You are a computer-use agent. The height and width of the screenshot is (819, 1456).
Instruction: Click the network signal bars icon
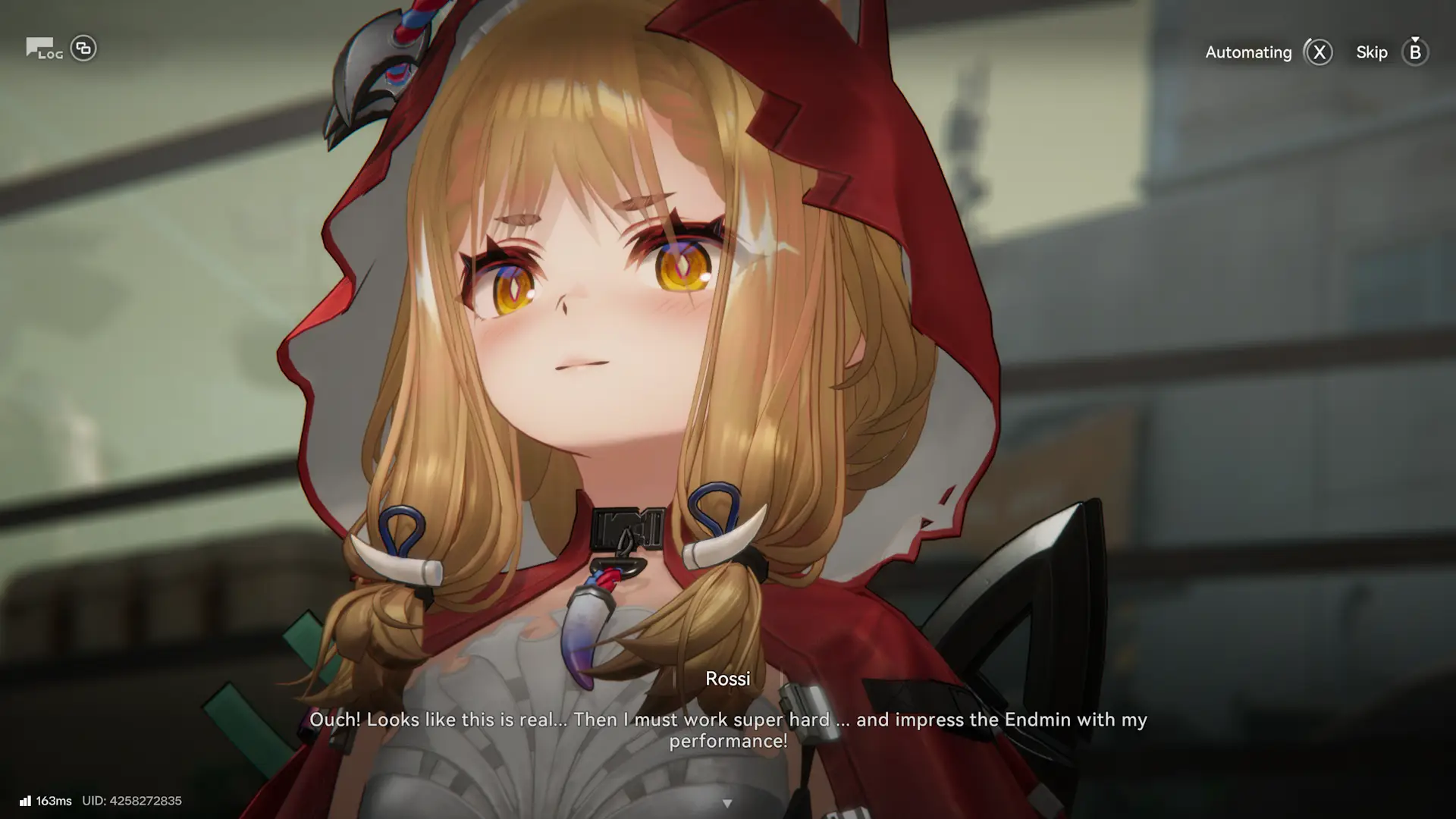(26, 800)
